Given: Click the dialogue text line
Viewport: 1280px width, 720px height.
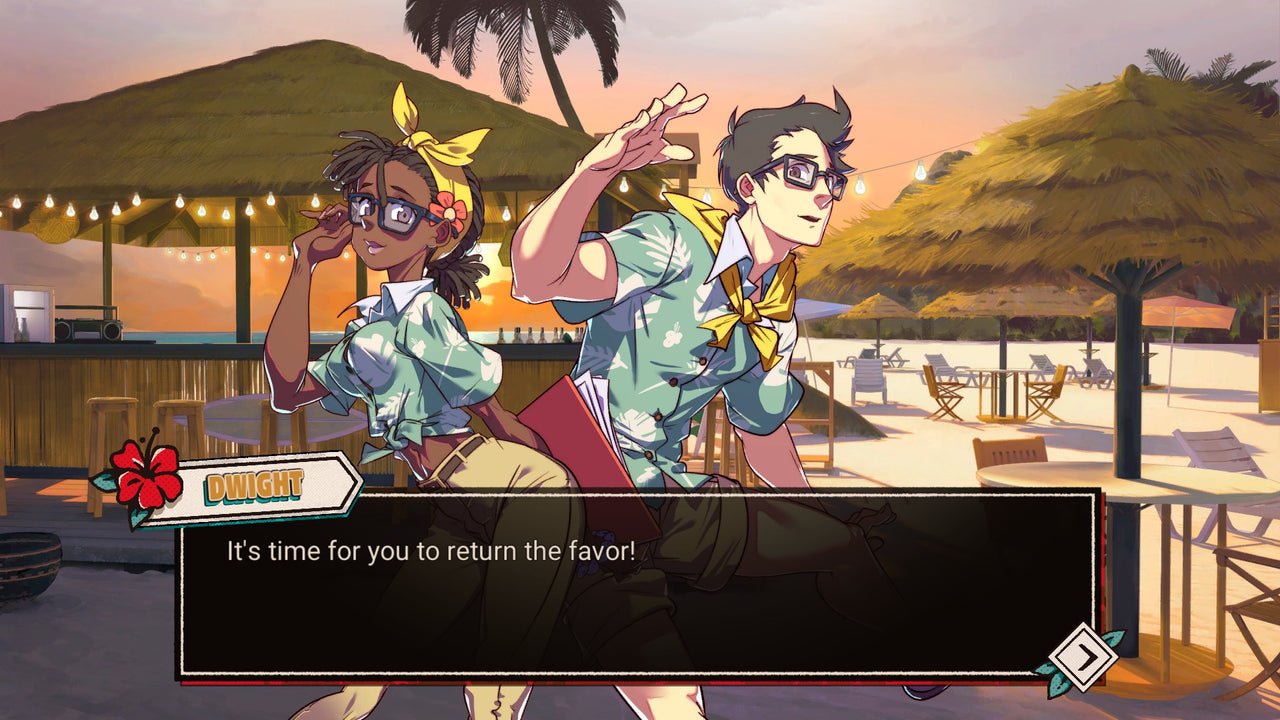Looking at the screenshot, I should (x=430, y=546).
